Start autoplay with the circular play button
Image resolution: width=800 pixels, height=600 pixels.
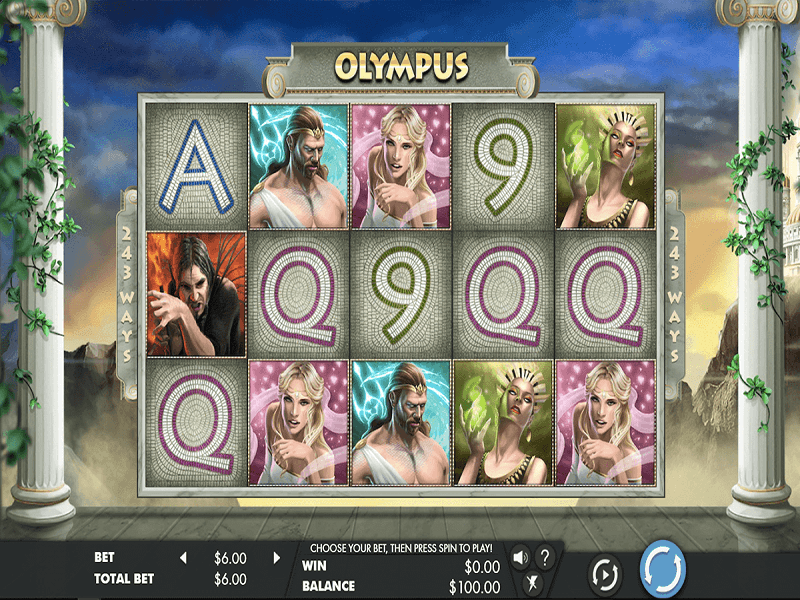605,574
